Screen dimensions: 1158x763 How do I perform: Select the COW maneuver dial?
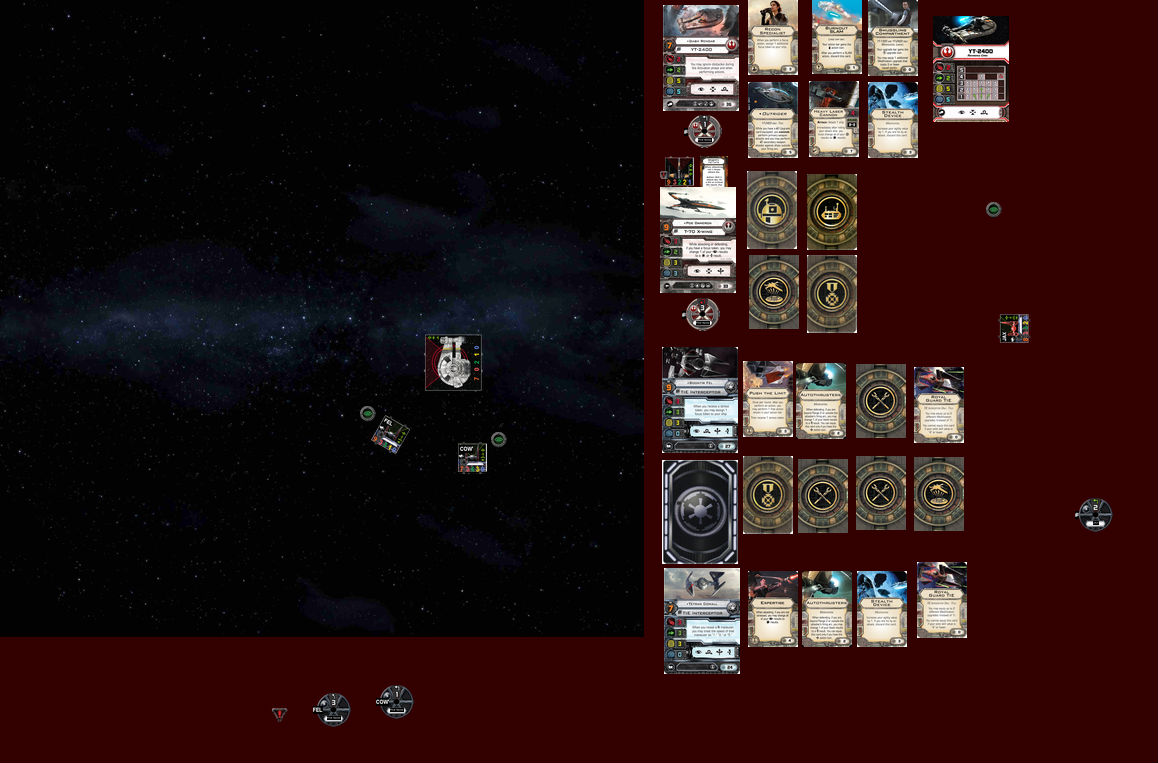pyautogui.click(x=395, y=702)
